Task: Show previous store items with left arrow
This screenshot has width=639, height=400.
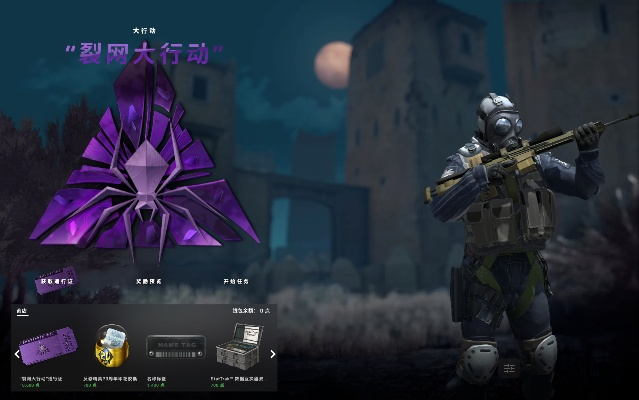Action: pyautogui.click(x=17, y=353)
